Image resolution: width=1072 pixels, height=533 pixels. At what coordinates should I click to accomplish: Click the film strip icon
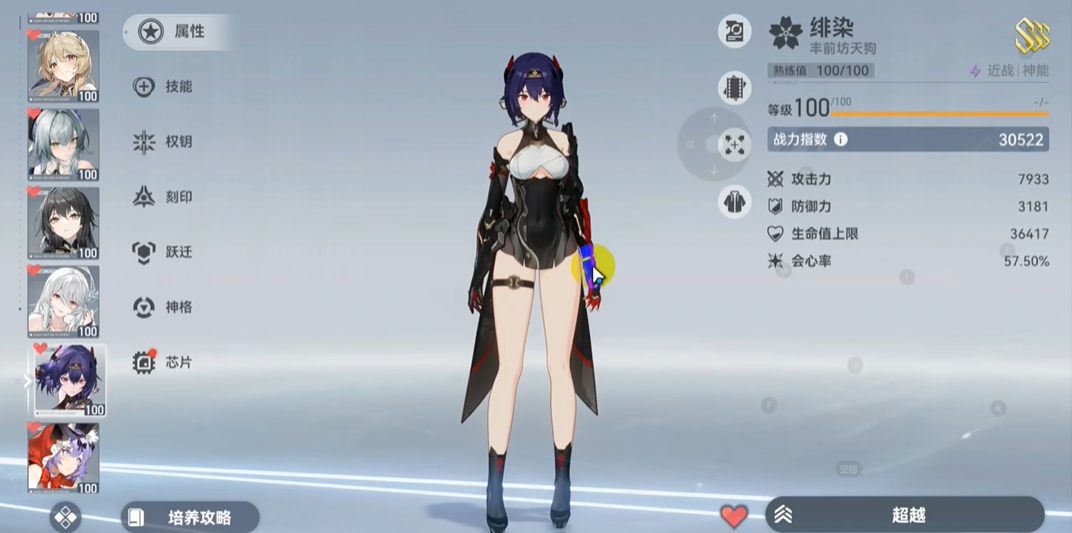735,87
